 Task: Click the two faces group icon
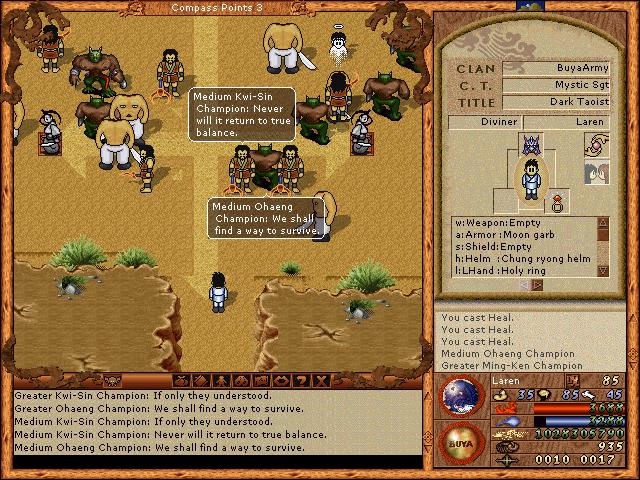click(x=595, y=174)
